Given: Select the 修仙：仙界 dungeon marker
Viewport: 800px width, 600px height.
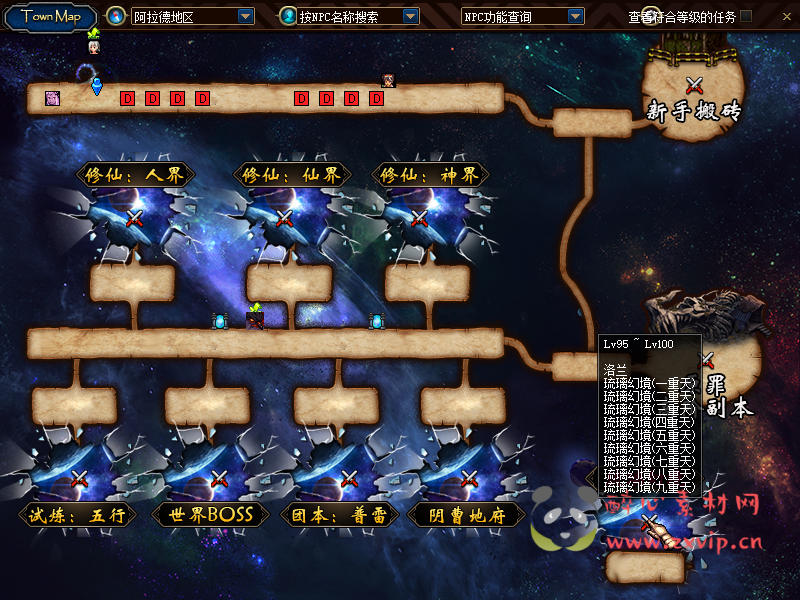Looking at the screenshot, I should [285, 218].
